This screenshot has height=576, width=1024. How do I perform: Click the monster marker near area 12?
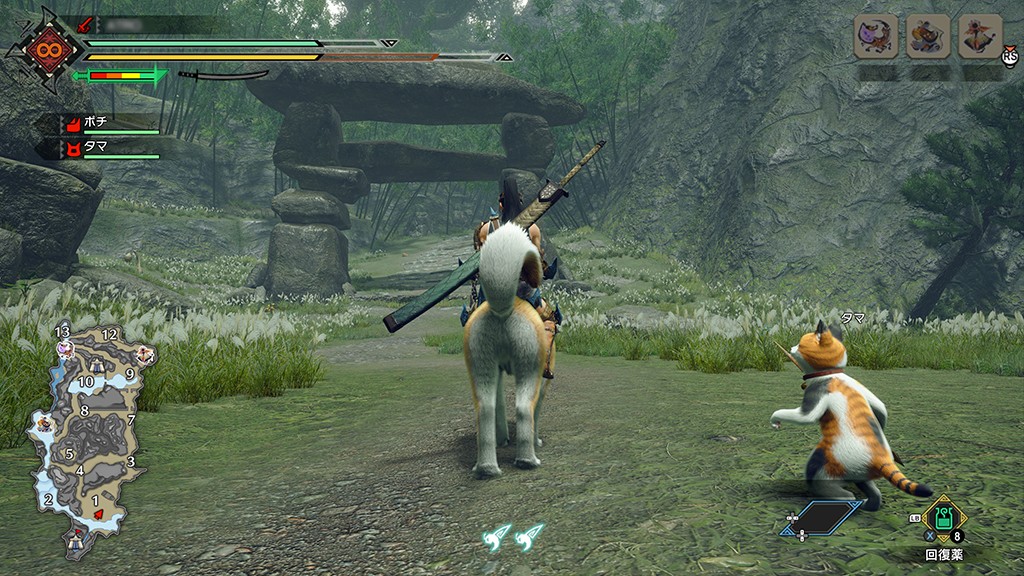(x=145, y=354)
